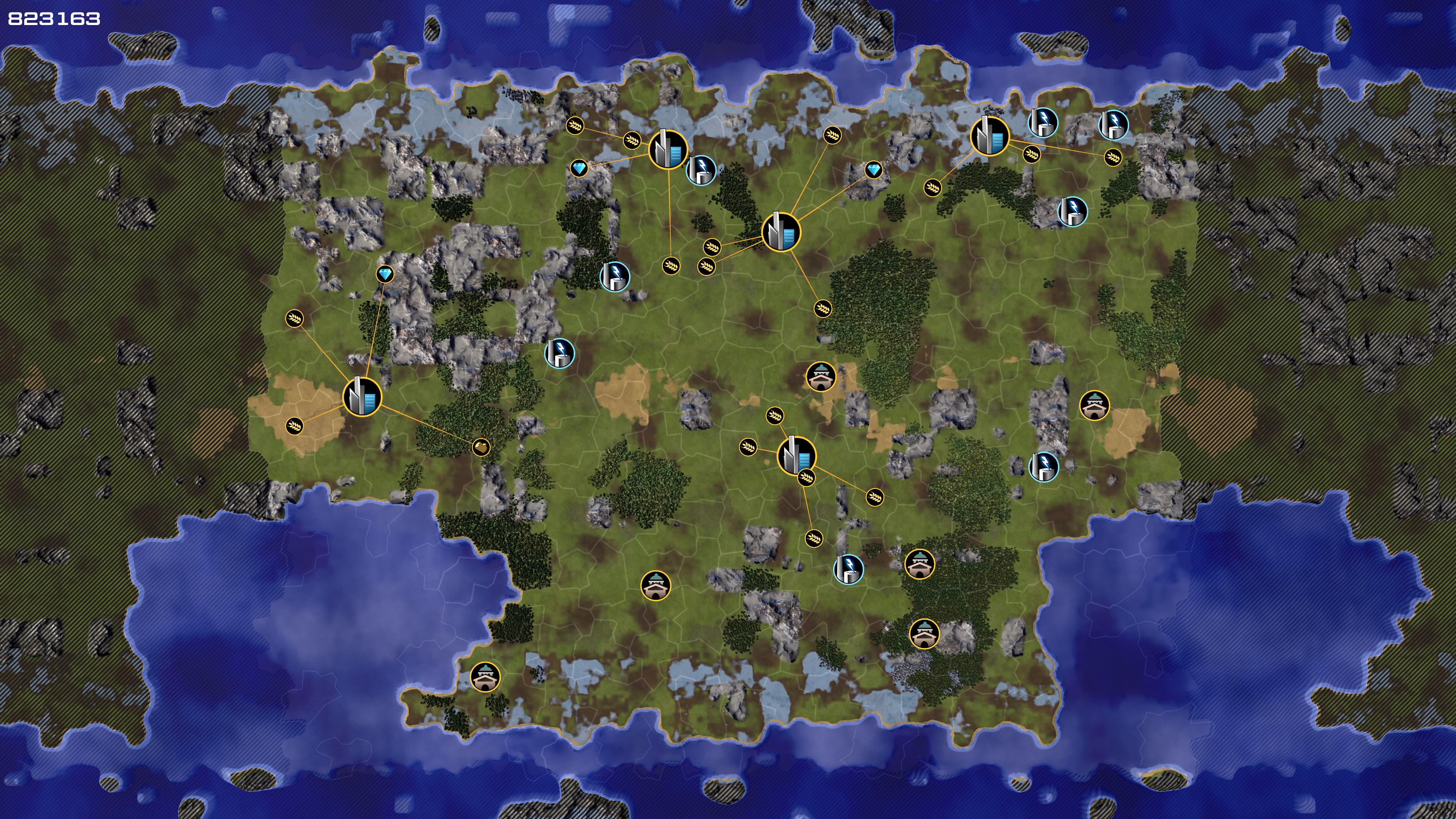This screenshot has width=1456, height=819.
Task: Click the city marker linked to the gold nugget
Action: 362,397
